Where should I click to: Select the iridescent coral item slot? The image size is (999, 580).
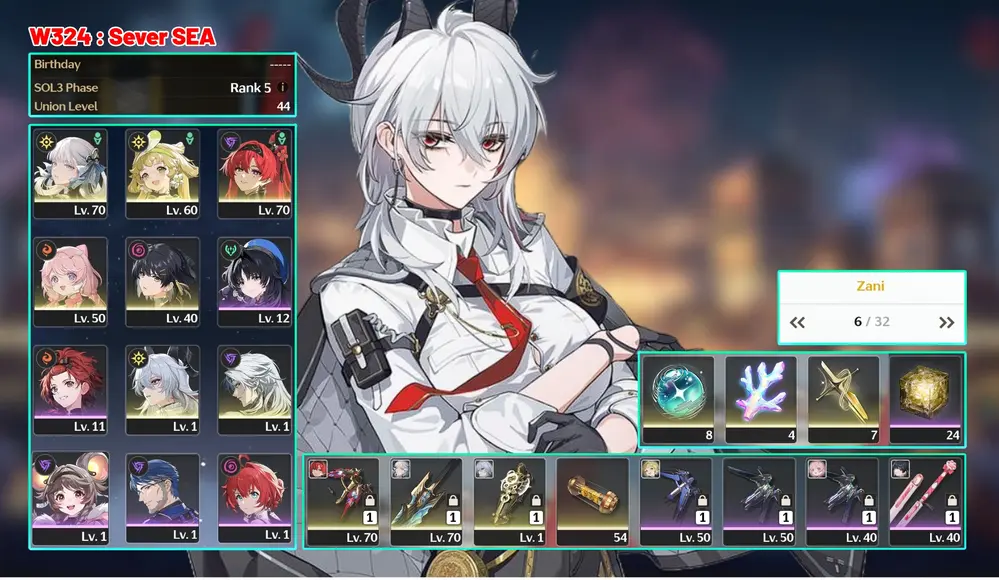(x=761, y=398)
